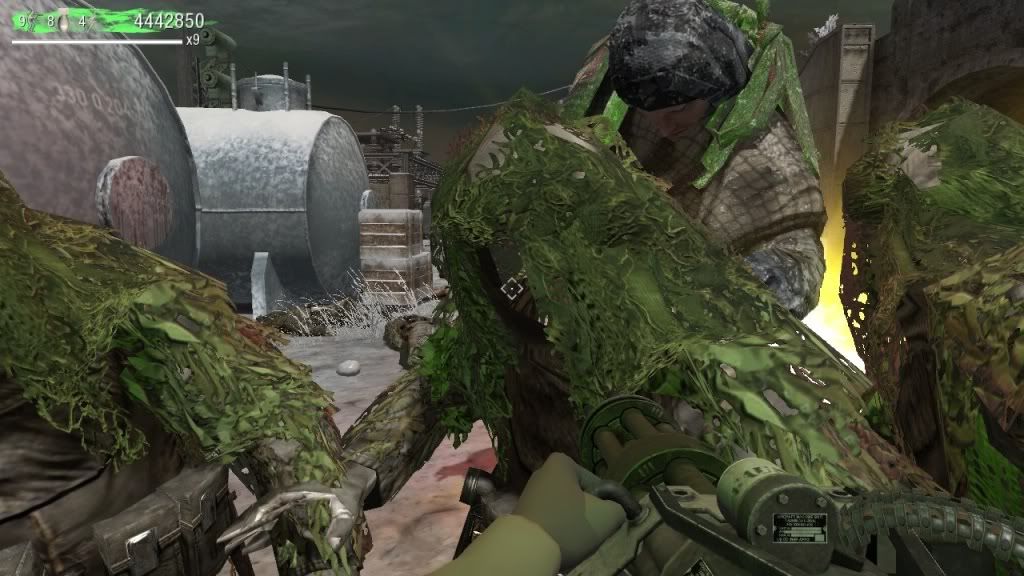Click the slash-shaped icon beside the 4

93,22
